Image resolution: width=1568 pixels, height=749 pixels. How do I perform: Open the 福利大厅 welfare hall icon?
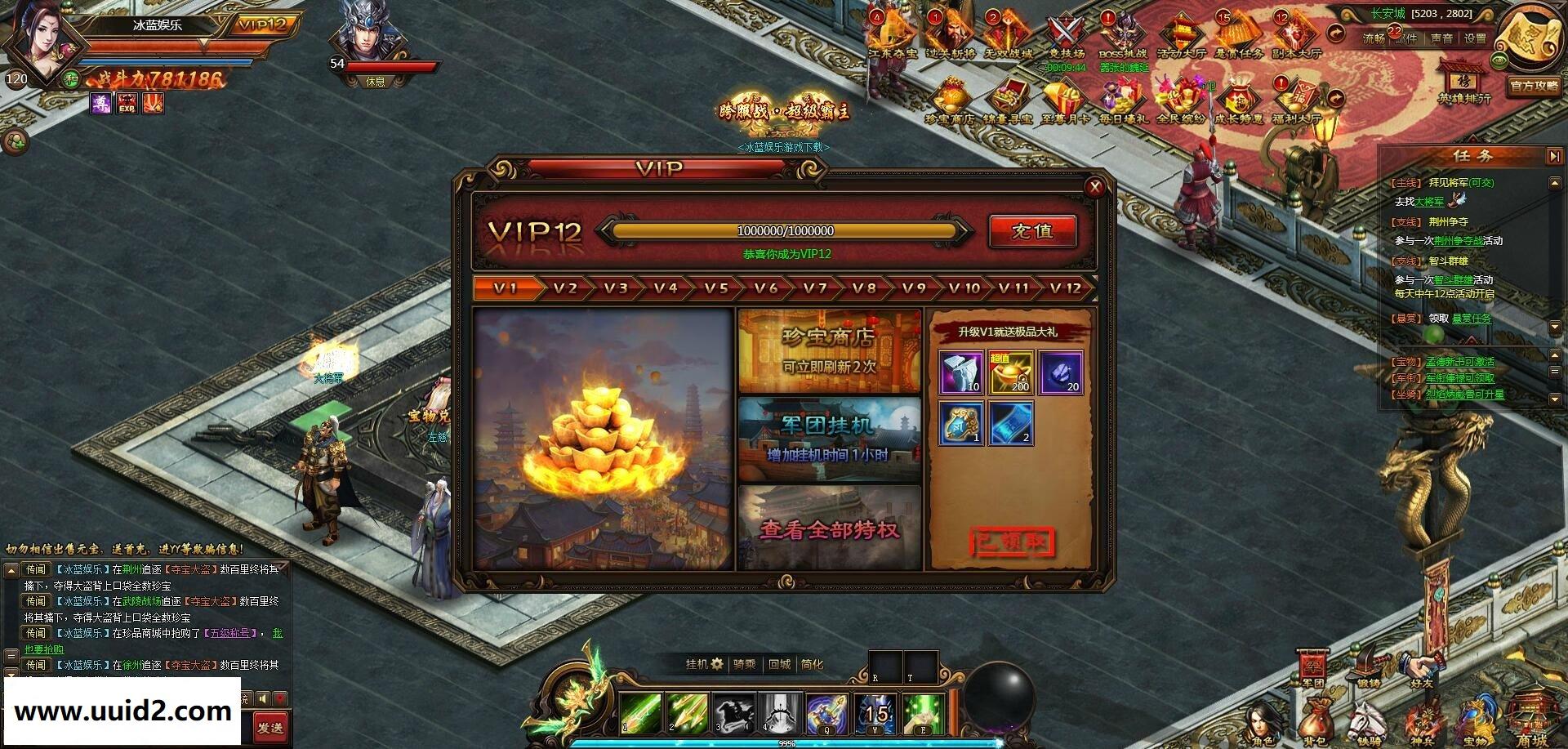(x=1295, y=102)
